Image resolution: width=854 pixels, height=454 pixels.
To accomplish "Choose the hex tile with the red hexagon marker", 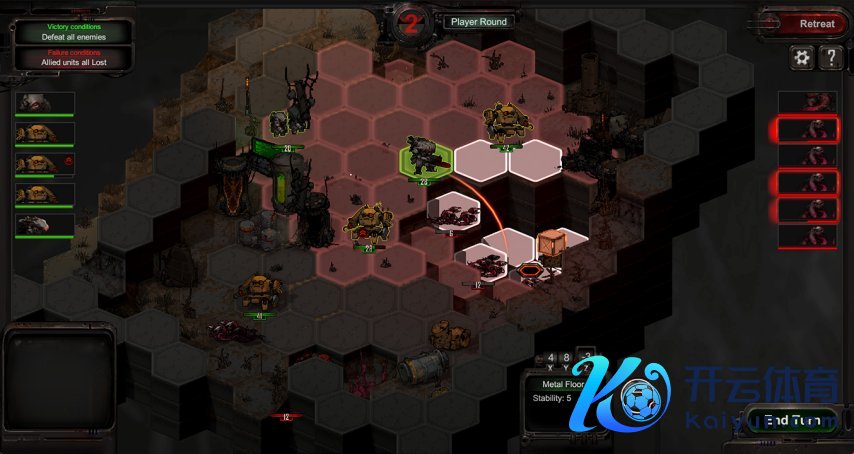I will 527,270.
